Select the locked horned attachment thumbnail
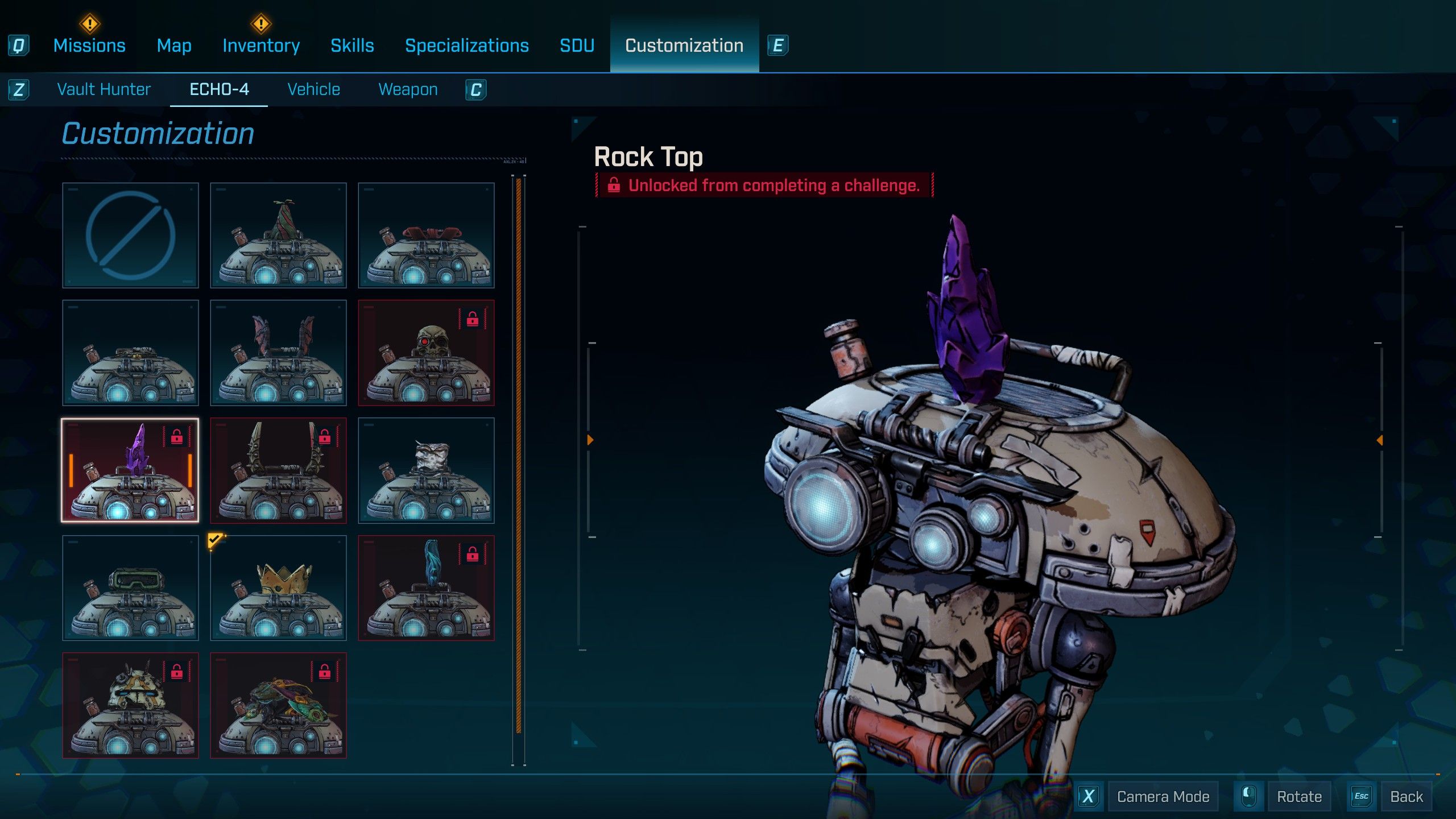Screen dimensions: 1456x819 [278, 471]
